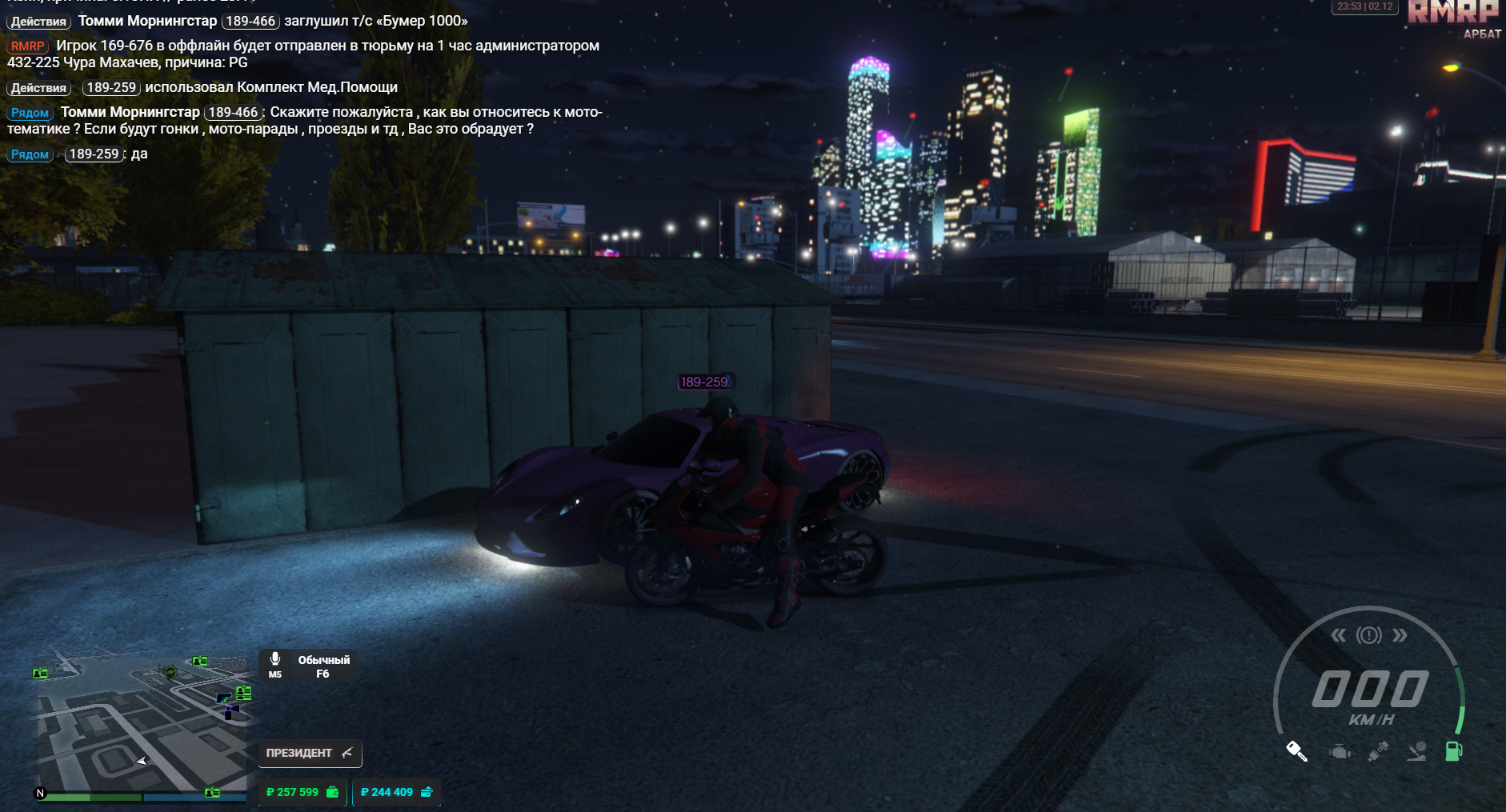This screenshot has height=812, width=1506.
Task: Click the cyan bank card icon next to ₽ 244 409
Action: pyautogui.click(x=430, y=792)
